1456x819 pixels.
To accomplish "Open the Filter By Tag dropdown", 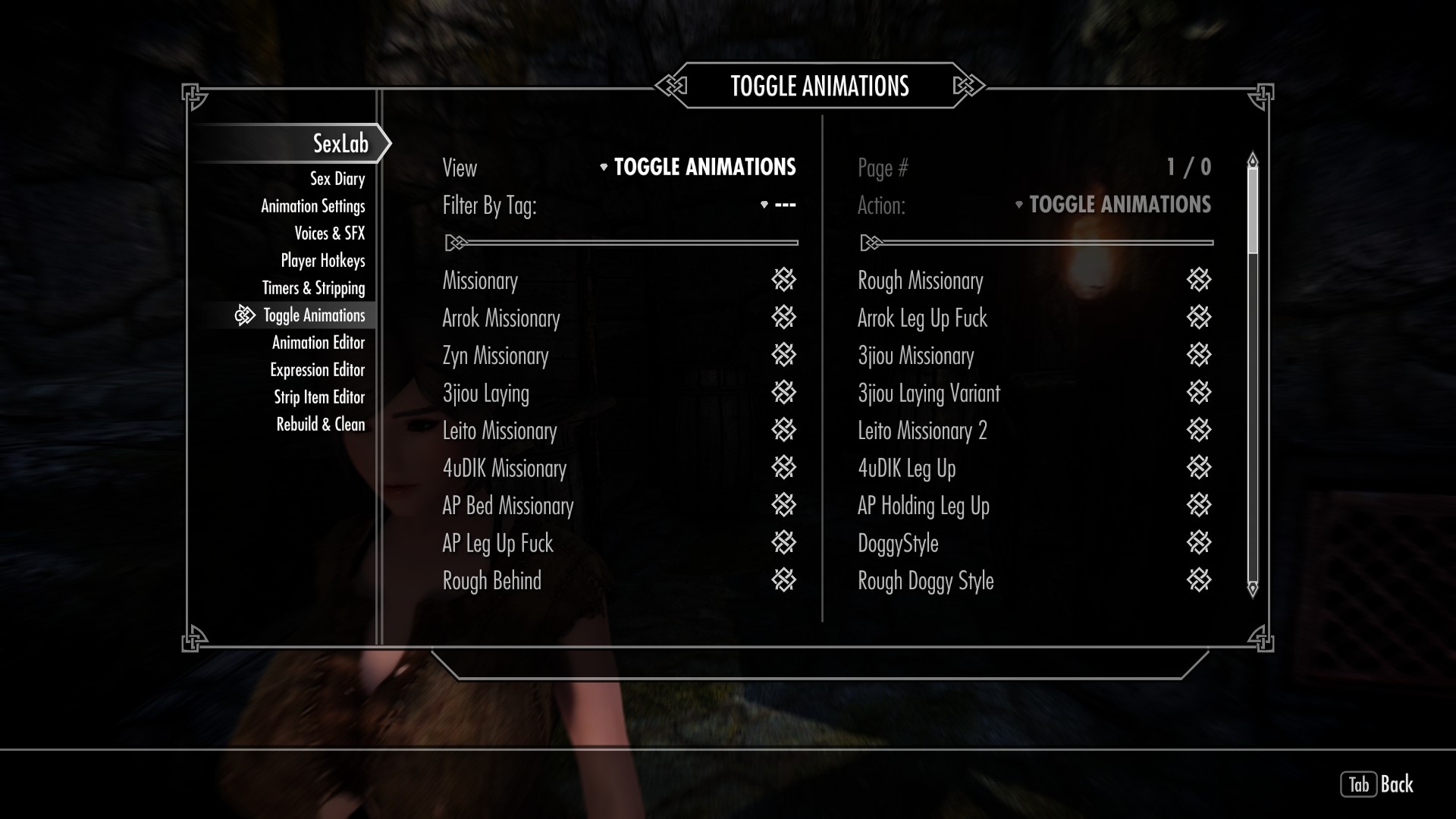I will coord(778,205).
